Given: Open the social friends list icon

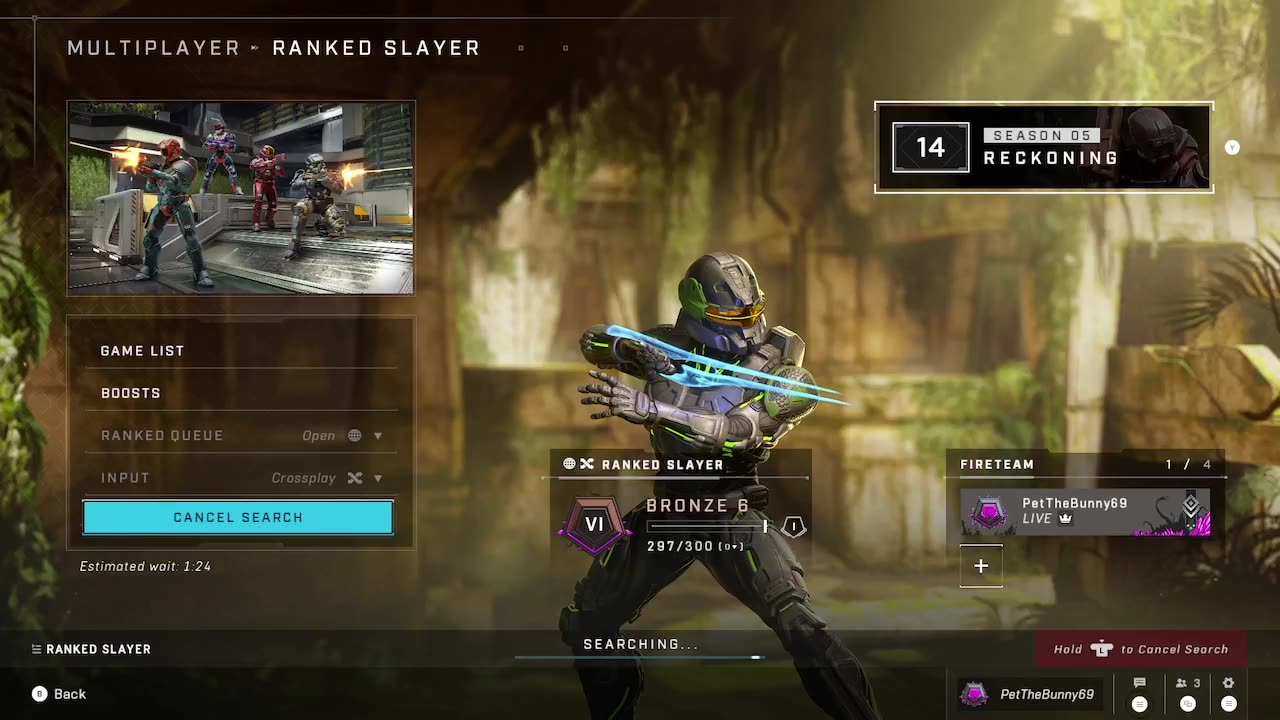Looking at the screenshot, I should [1188, 684].
